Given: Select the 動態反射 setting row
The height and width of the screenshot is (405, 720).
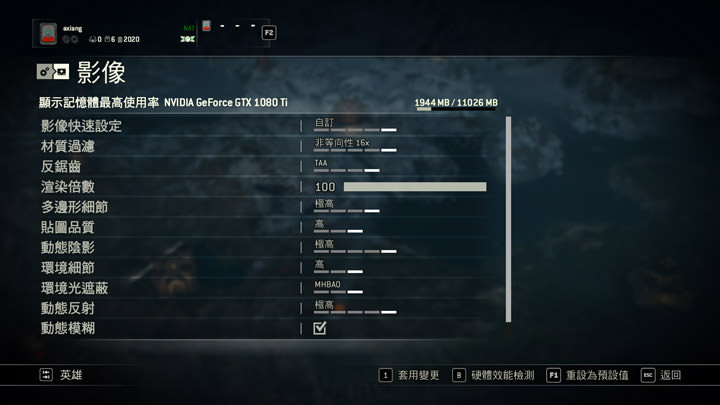Looking at the screenshot, I should tap(67, 308).
